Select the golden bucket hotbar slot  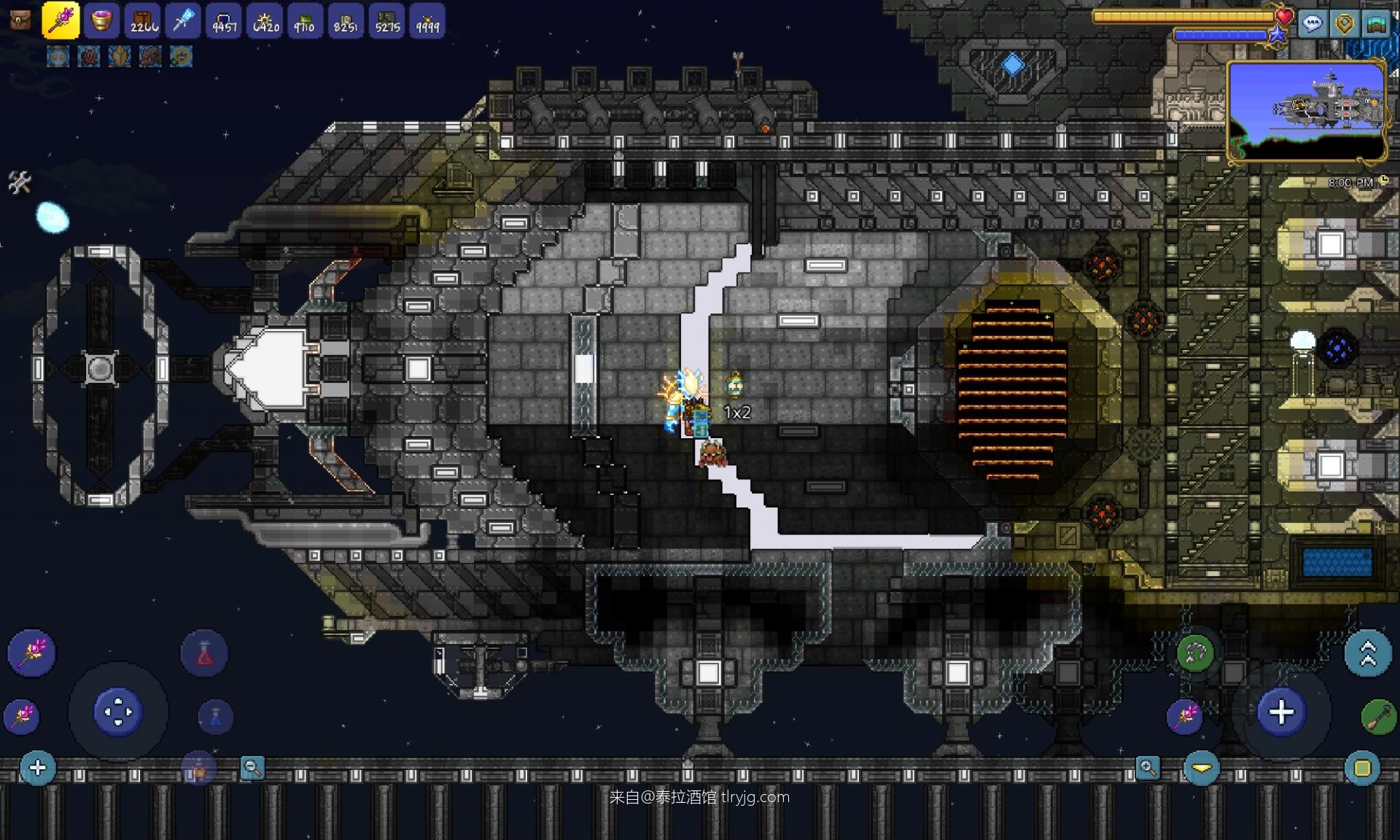click(101, 20)
